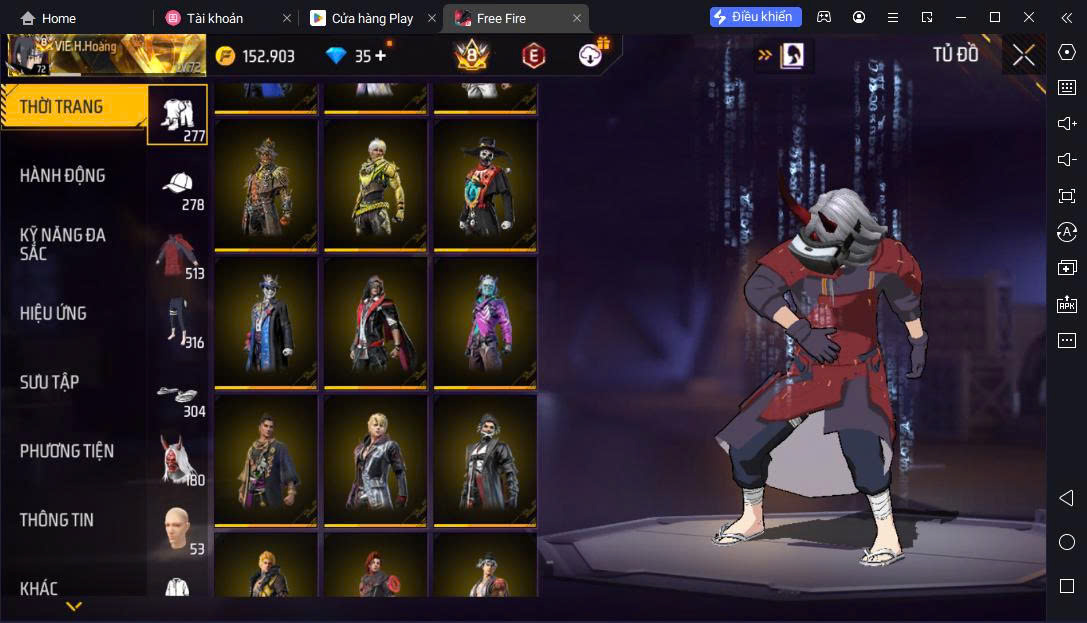Open the KỸ NĂNG ĐA SẮC category
Screen dimensions: 1087x623
click(63, 244)
